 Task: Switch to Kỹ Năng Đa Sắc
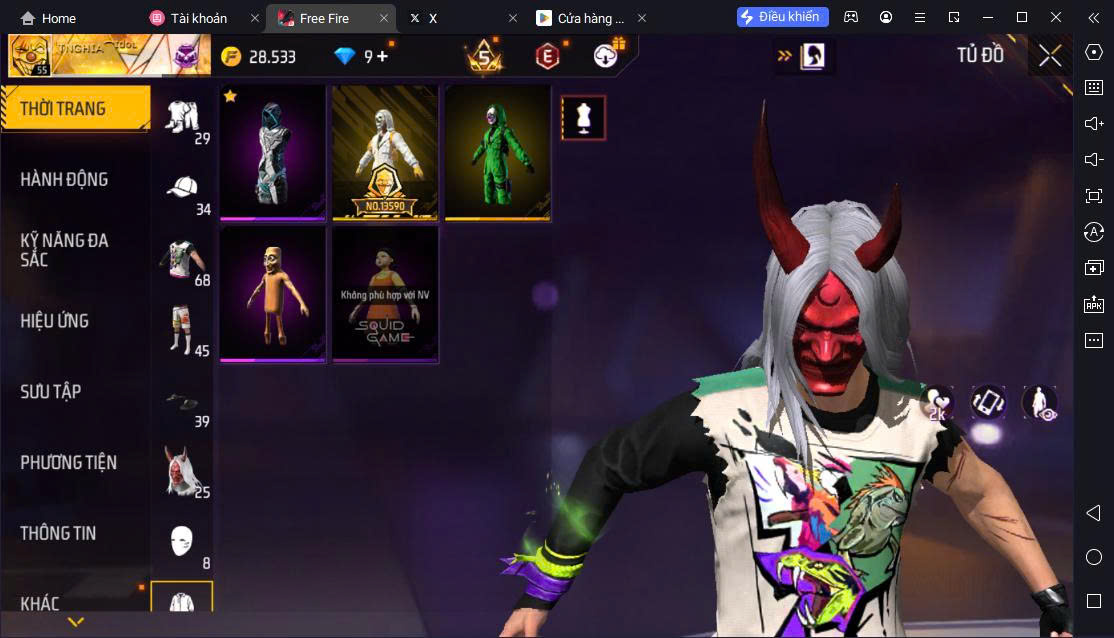click(65, 250)
